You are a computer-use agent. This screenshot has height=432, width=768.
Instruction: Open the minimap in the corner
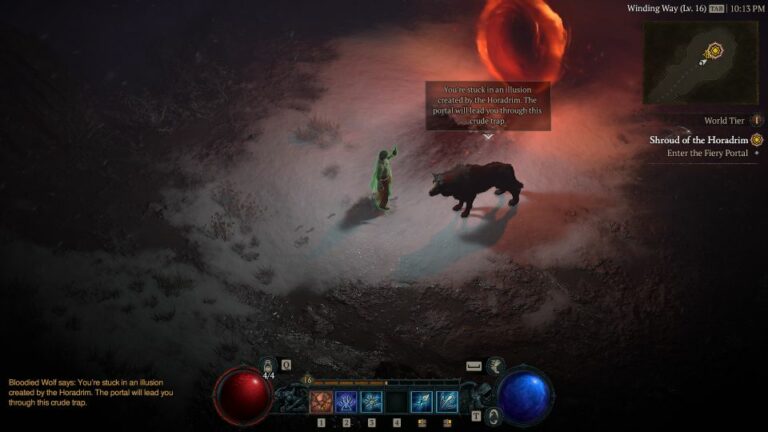coord(700,63)
